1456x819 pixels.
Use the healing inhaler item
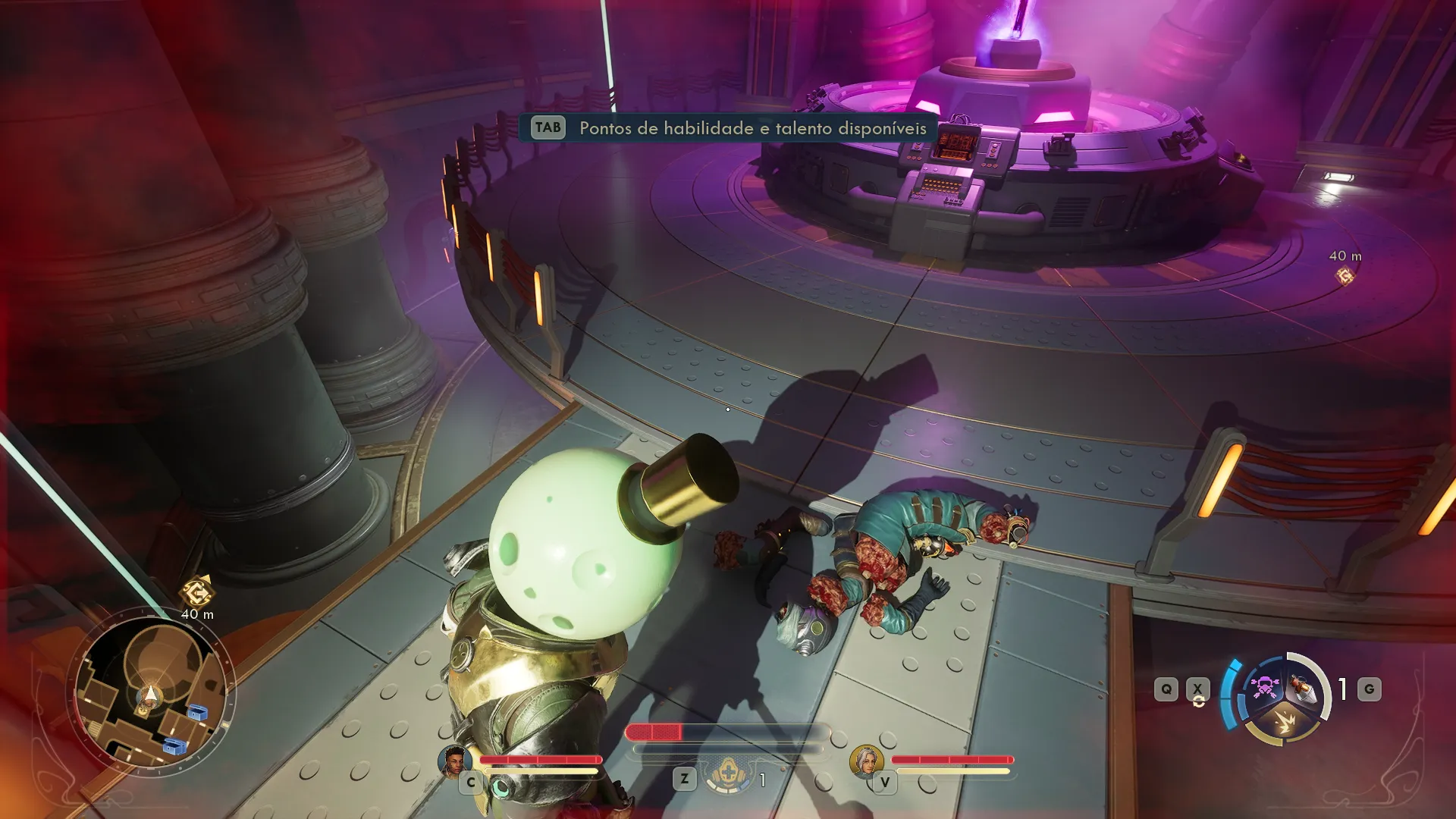point(728,775)
